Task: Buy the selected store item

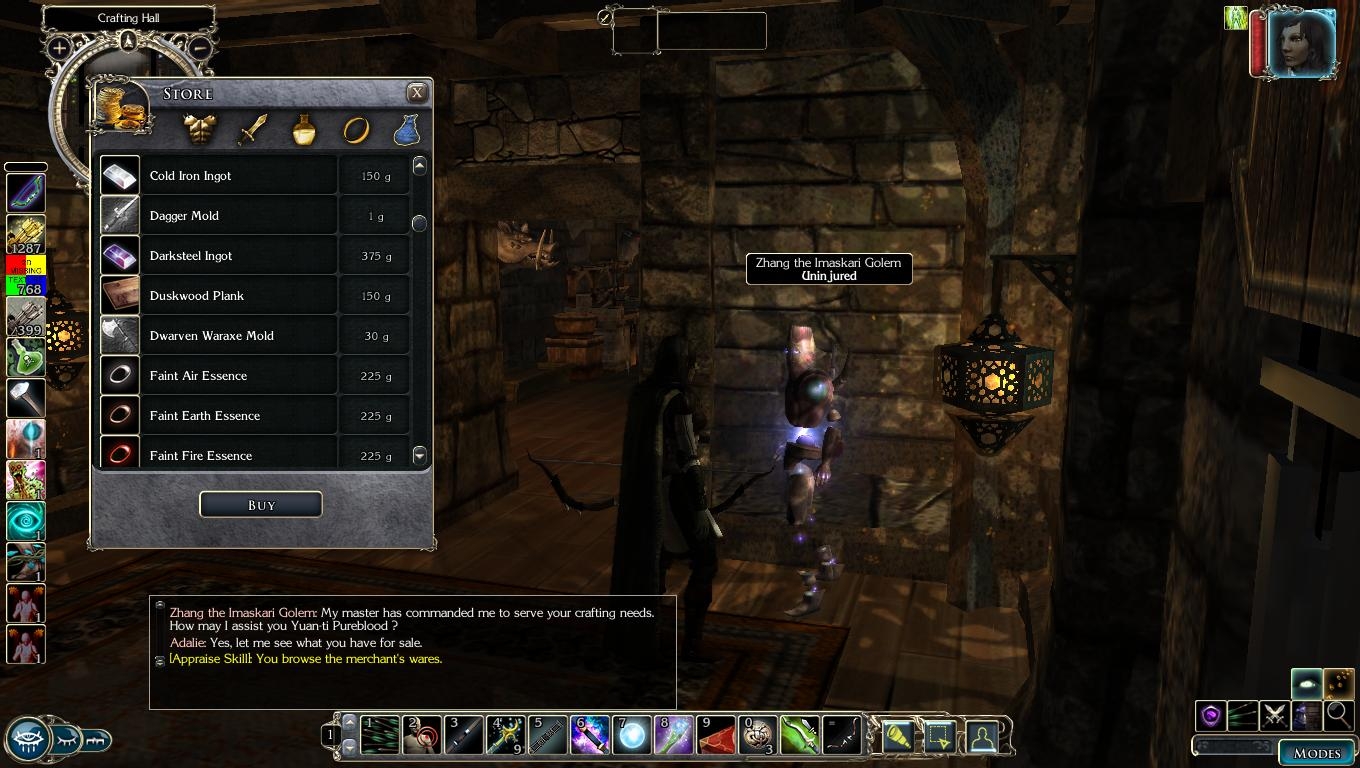Action: click(x=261, y=505)
